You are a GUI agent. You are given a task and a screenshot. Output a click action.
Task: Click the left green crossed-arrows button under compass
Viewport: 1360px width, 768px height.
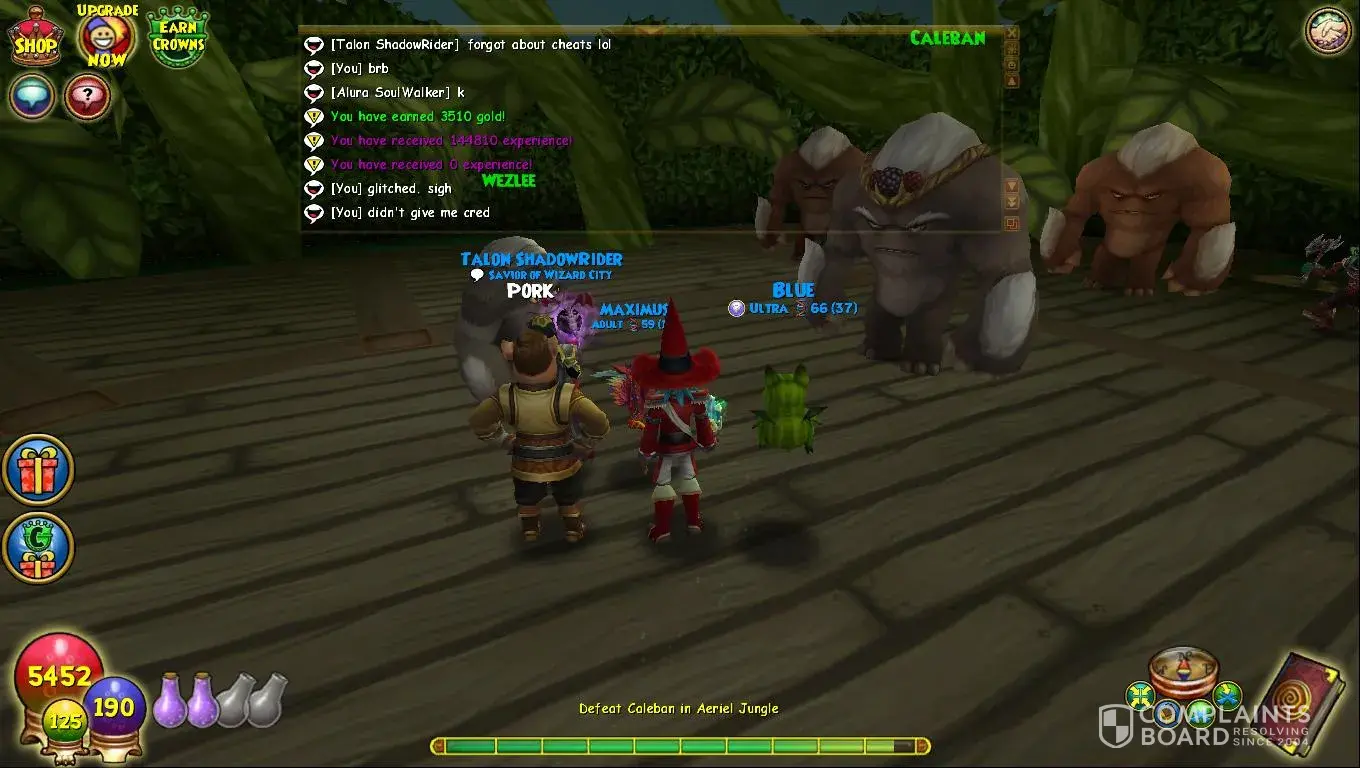pyautogui.click(x=1141, y=695)
